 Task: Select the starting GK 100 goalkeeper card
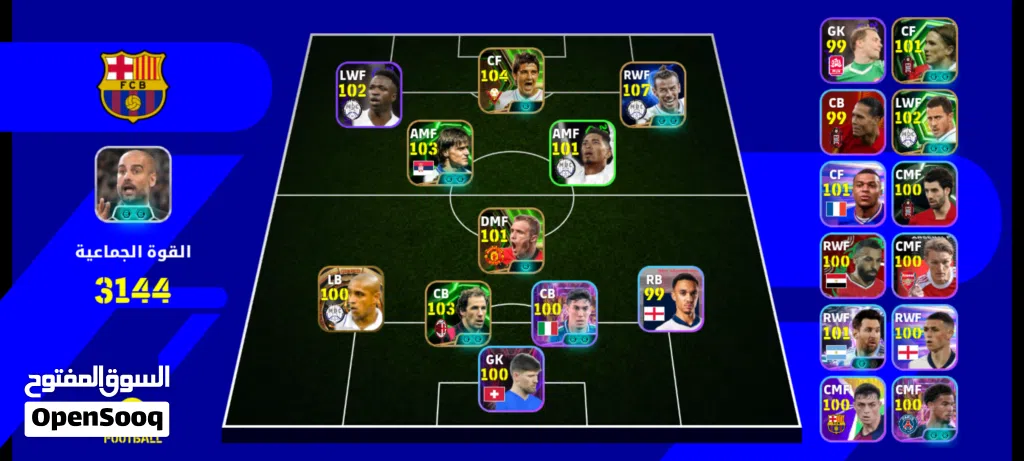point(511,380)
